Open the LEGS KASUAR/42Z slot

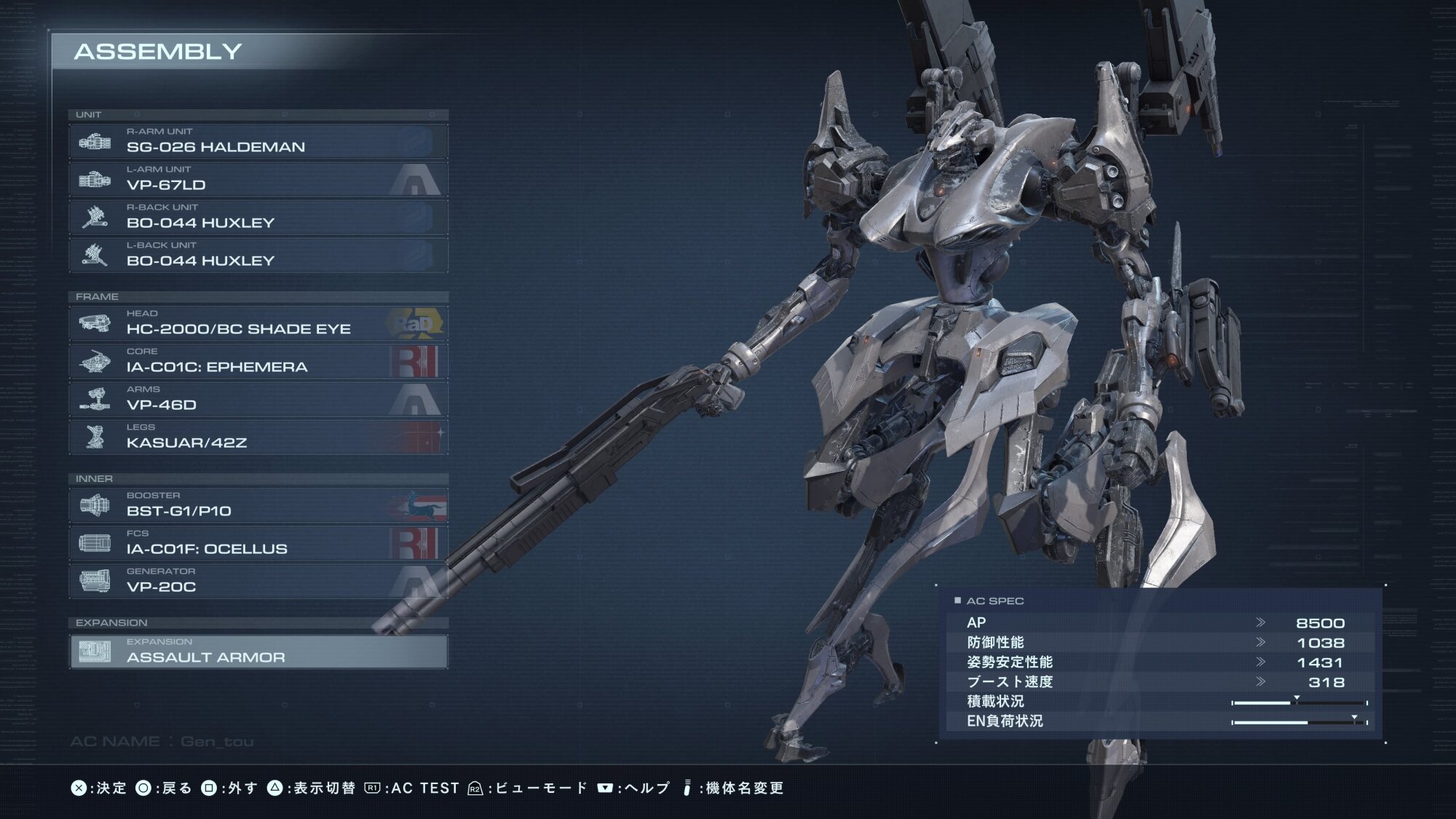coord(258,437)
